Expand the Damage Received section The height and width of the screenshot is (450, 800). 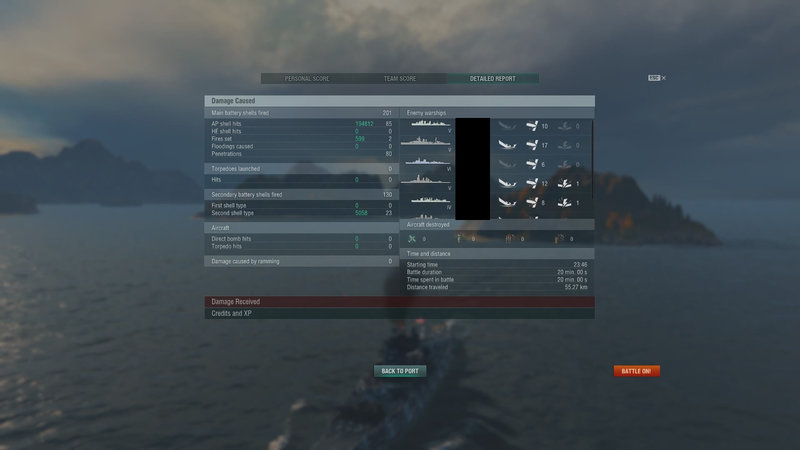click(400, 302)
